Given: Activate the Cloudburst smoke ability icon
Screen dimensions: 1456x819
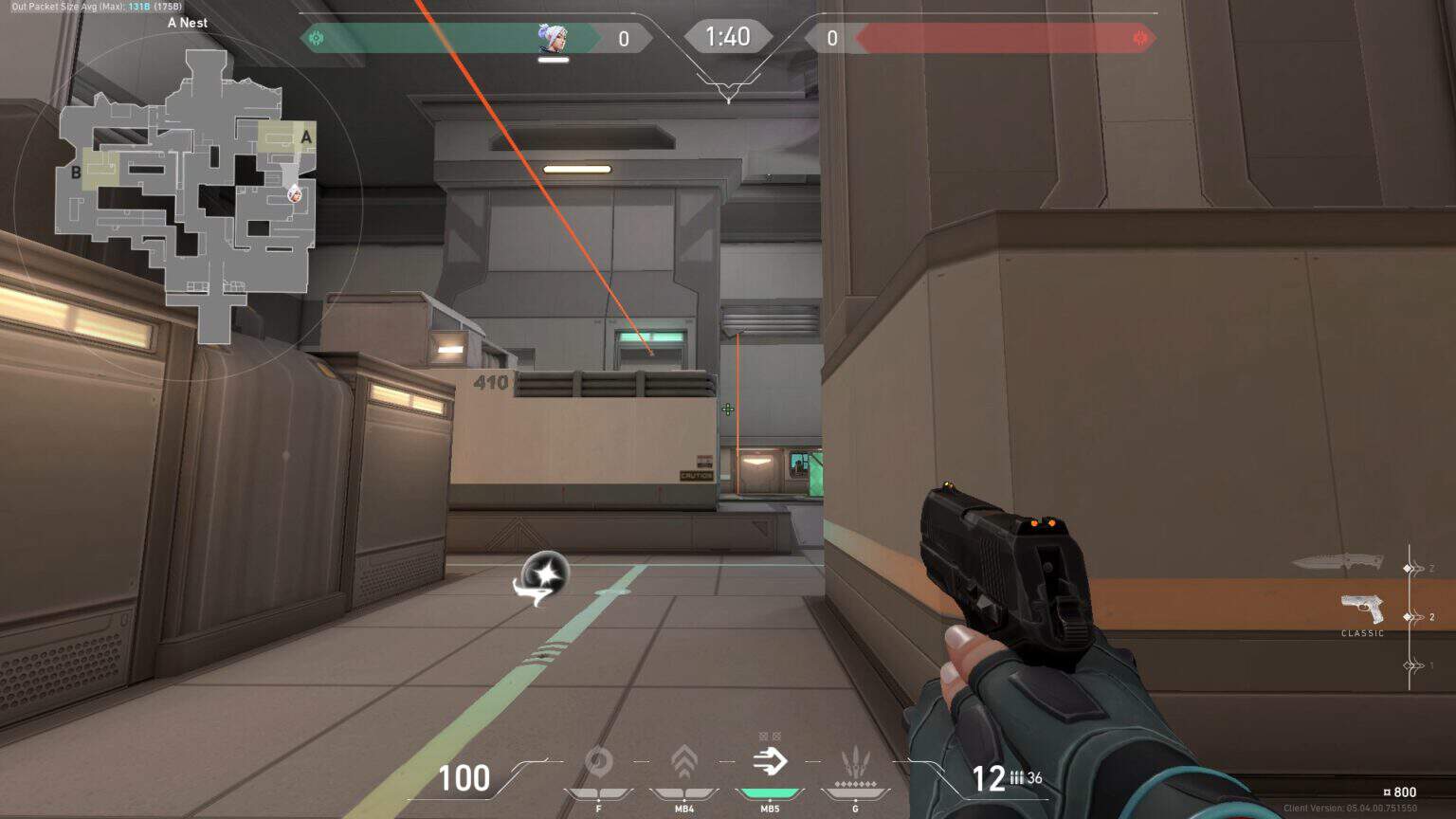Looking at the screenshot, I should (598, 762).
